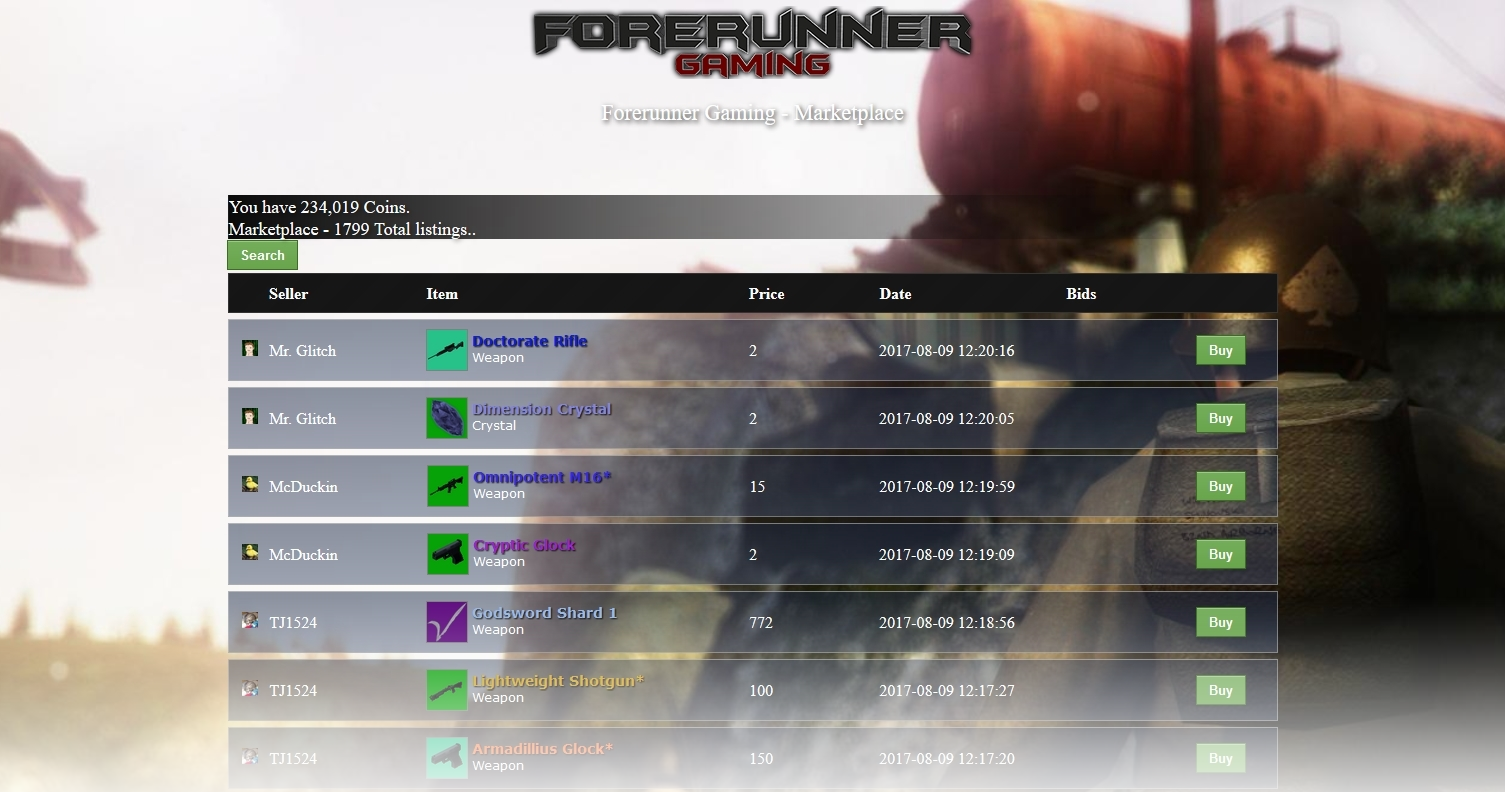Open the Dimension Crystal listing link
The height and width of the screenshot is (792, 1505).
(543, 409)
